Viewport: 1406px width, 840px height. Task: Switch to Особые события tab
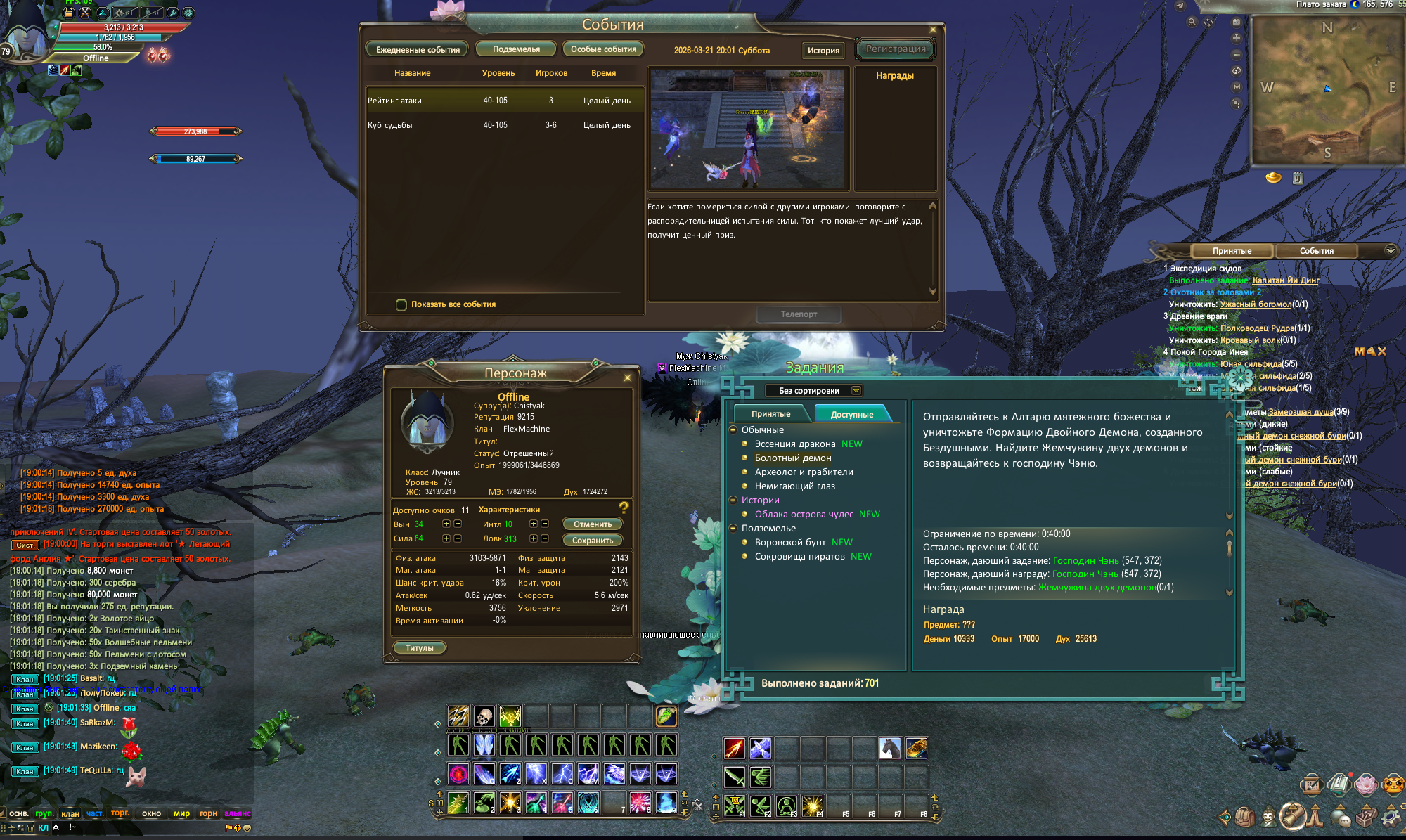coord(603,49)
